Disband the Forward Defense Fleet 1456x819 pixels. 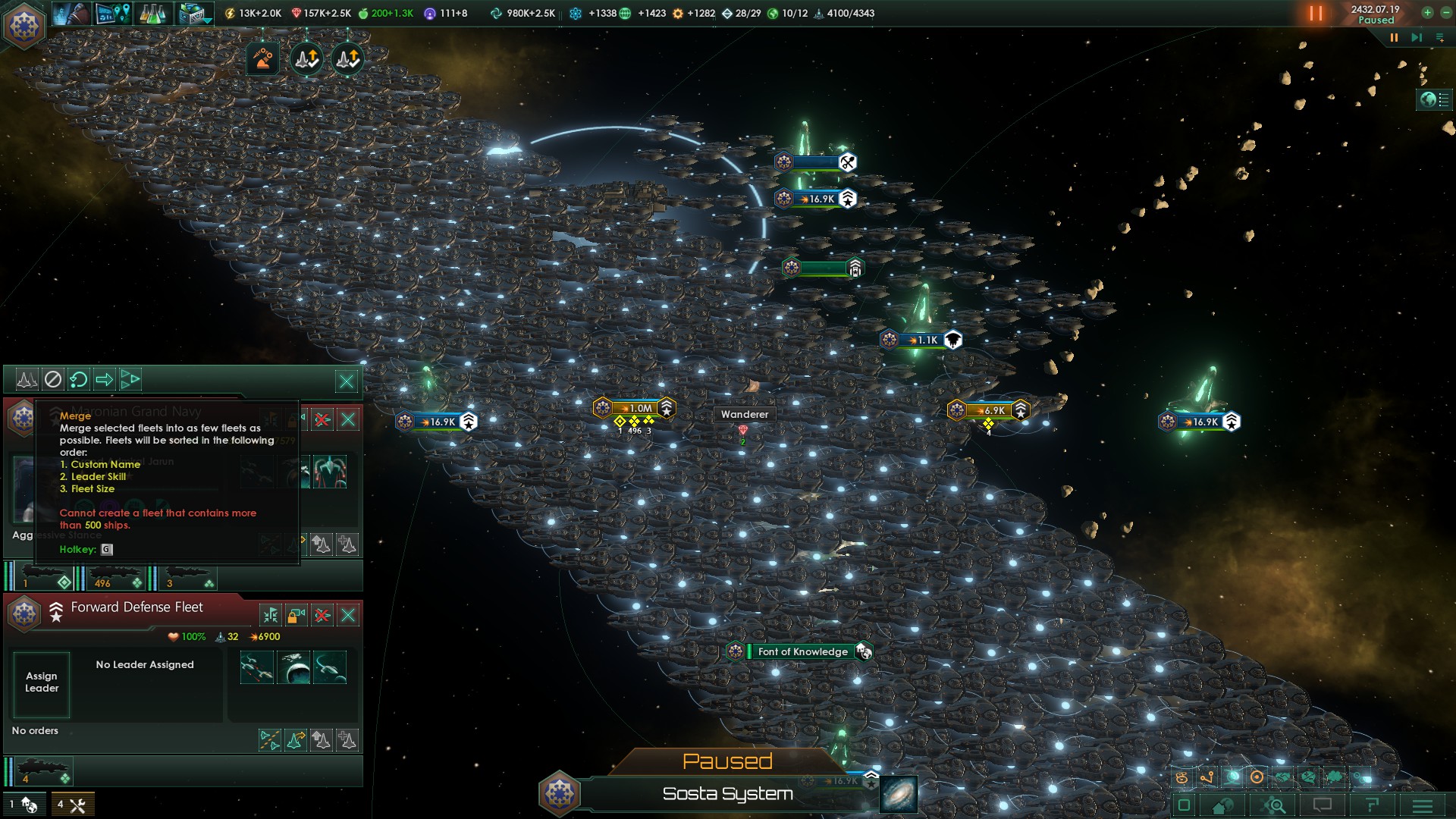coord(322,615)
